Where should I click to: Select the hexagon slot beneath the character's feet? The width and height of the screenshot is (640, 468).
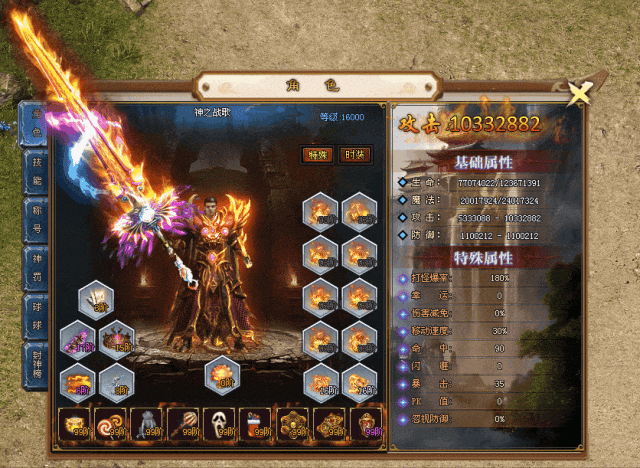[x=222, y=375]
